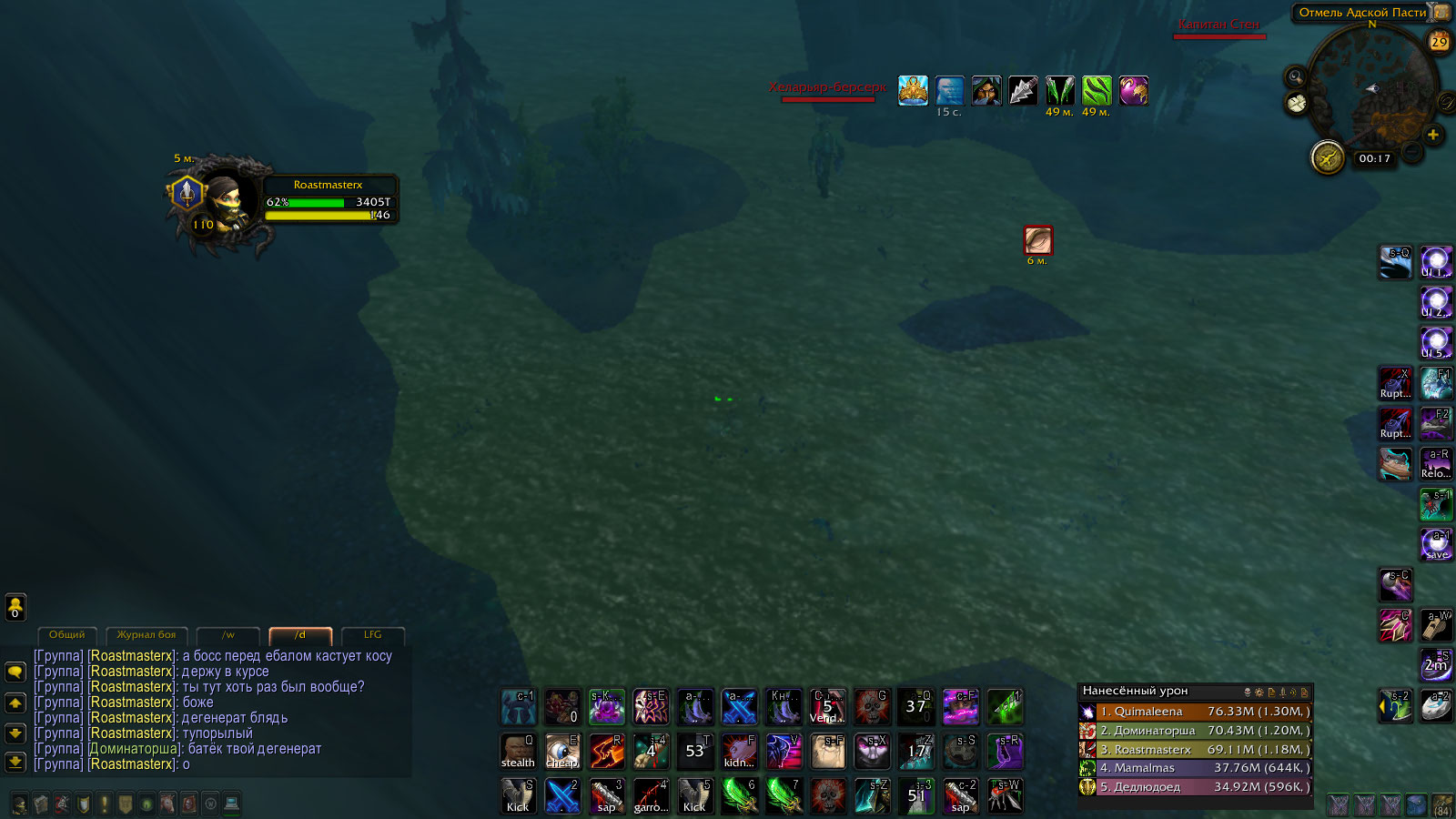Screen dimensions: 1456x819
Task: Select Quimaleena row in damage meter
Action: pyautogui.click(x=1195, y=712)
